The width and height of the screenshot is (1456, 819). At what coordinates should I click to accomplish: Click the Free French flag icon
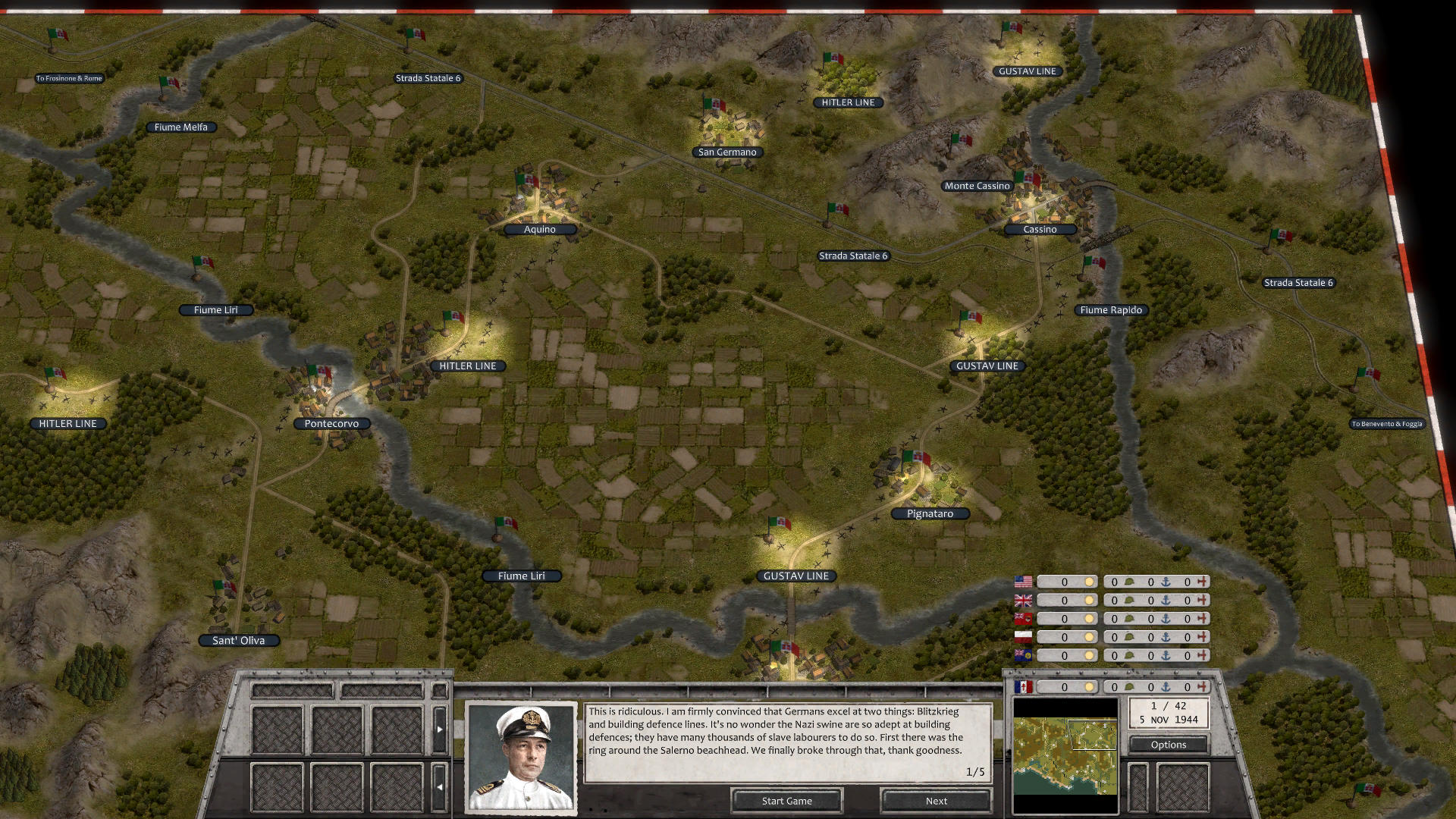point(1023,687)
